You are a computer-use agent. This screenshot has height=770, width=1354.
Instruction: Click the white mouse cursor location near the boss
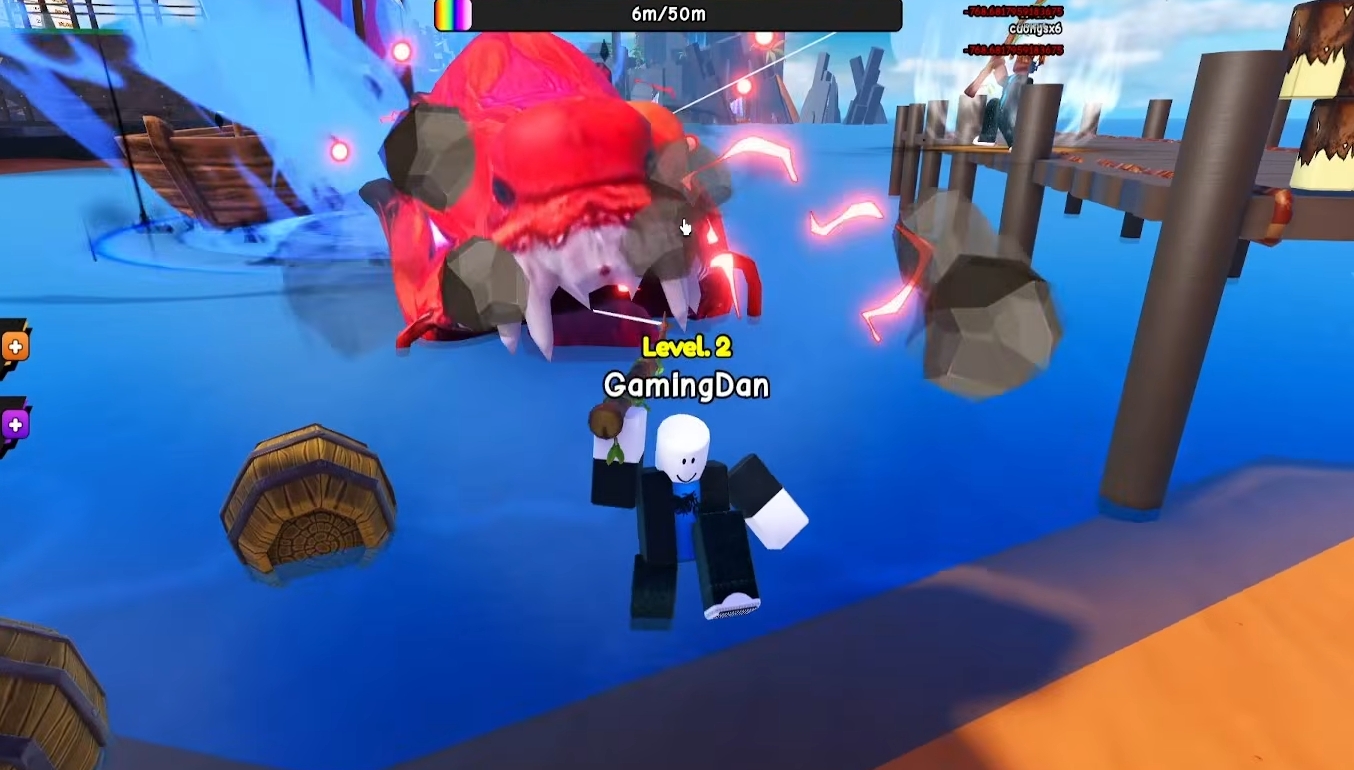(685, 227)
